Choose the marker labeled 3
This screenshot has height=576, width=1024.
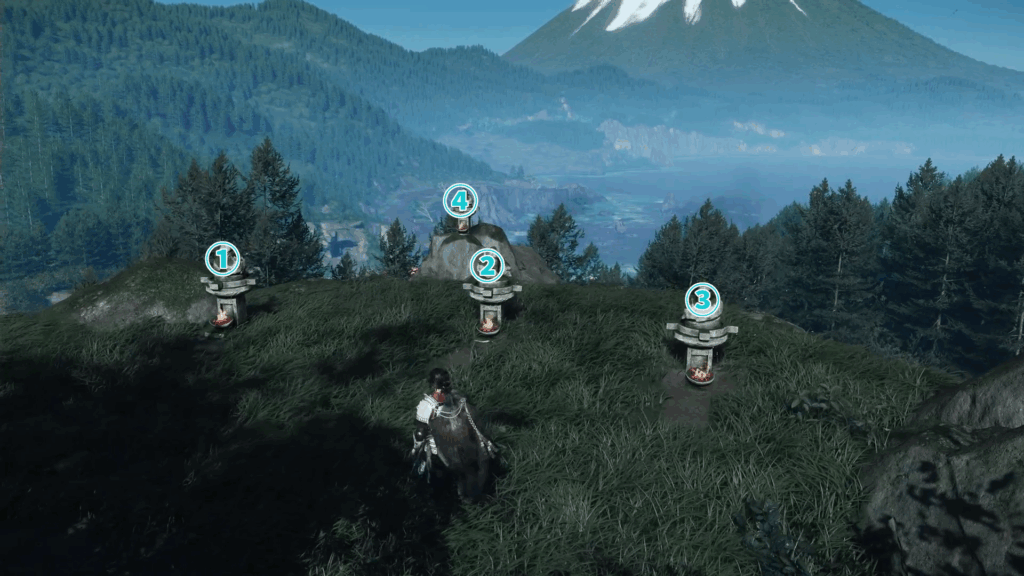coord(702,299)
